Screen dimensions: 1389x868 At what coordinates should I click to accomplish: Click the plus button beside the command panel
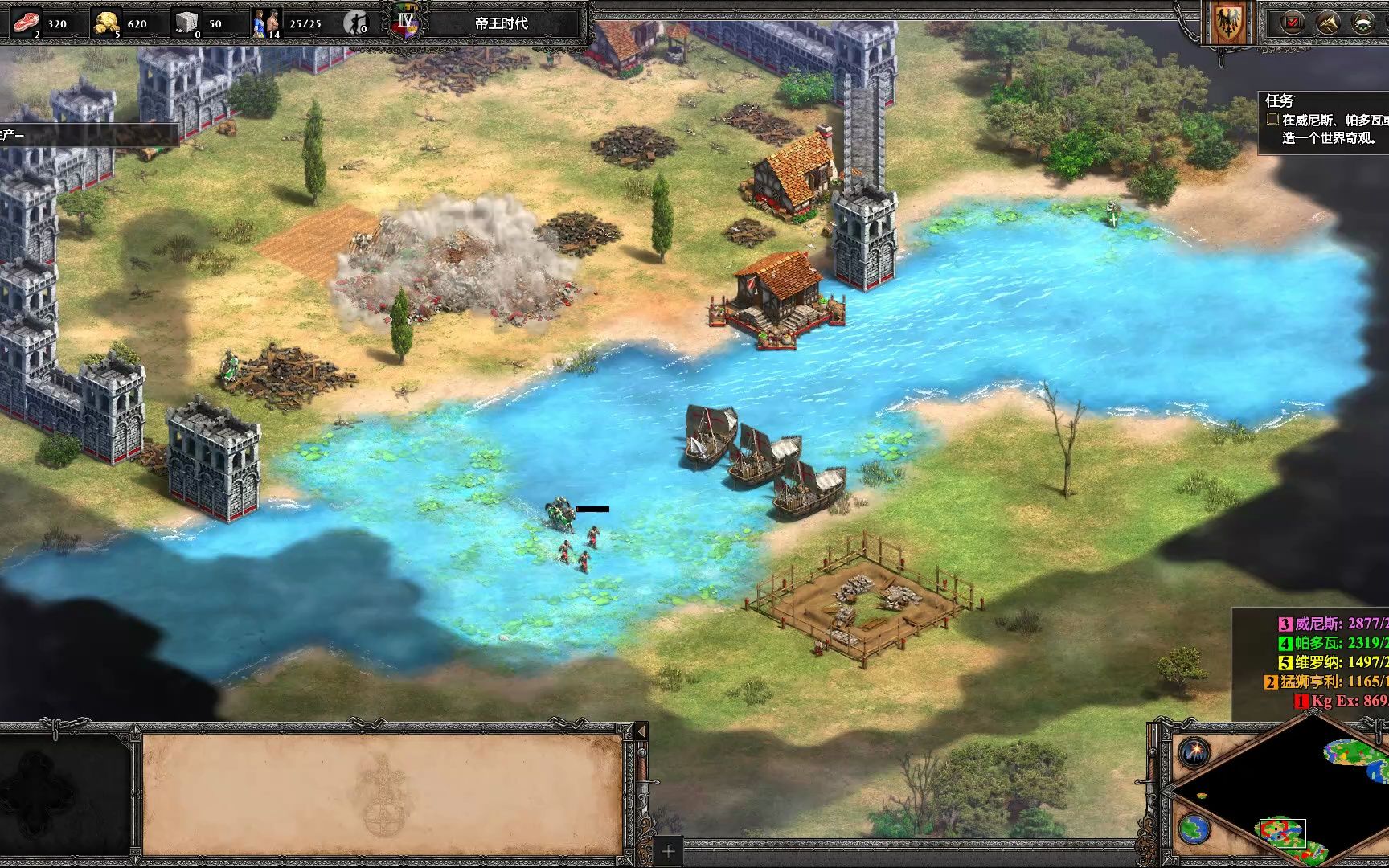click(x=668, y=850)
